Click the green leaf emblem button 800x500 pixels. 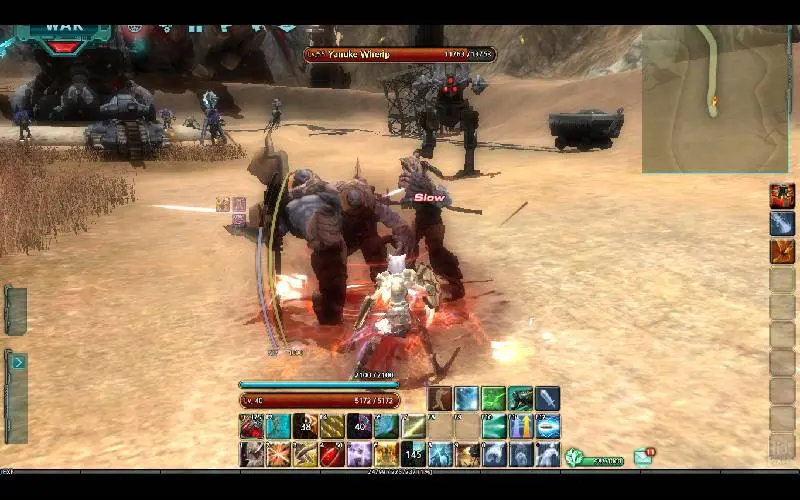(575, 457)
